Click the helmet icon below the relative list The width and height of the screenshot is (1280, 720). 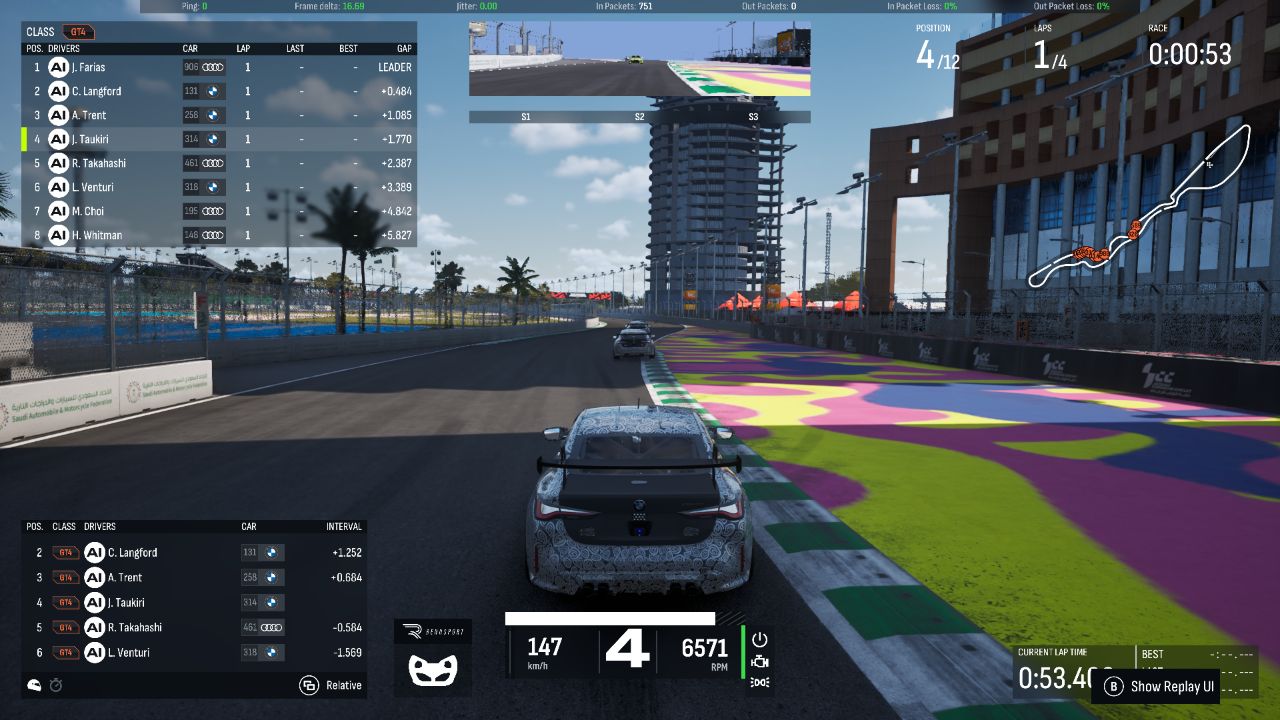click(35, 685)
